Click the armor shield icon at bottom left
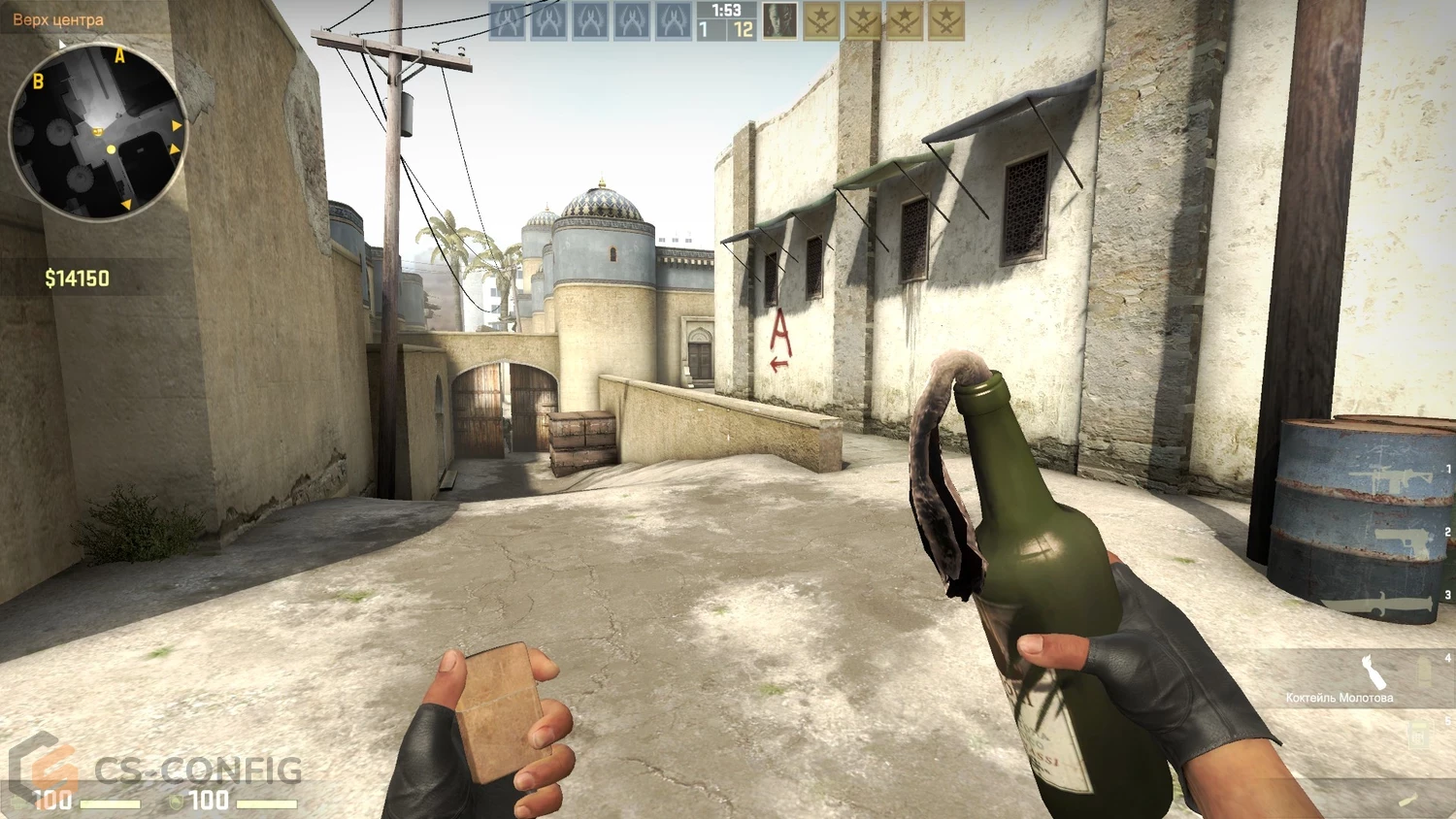 click(x=175, y=803)
